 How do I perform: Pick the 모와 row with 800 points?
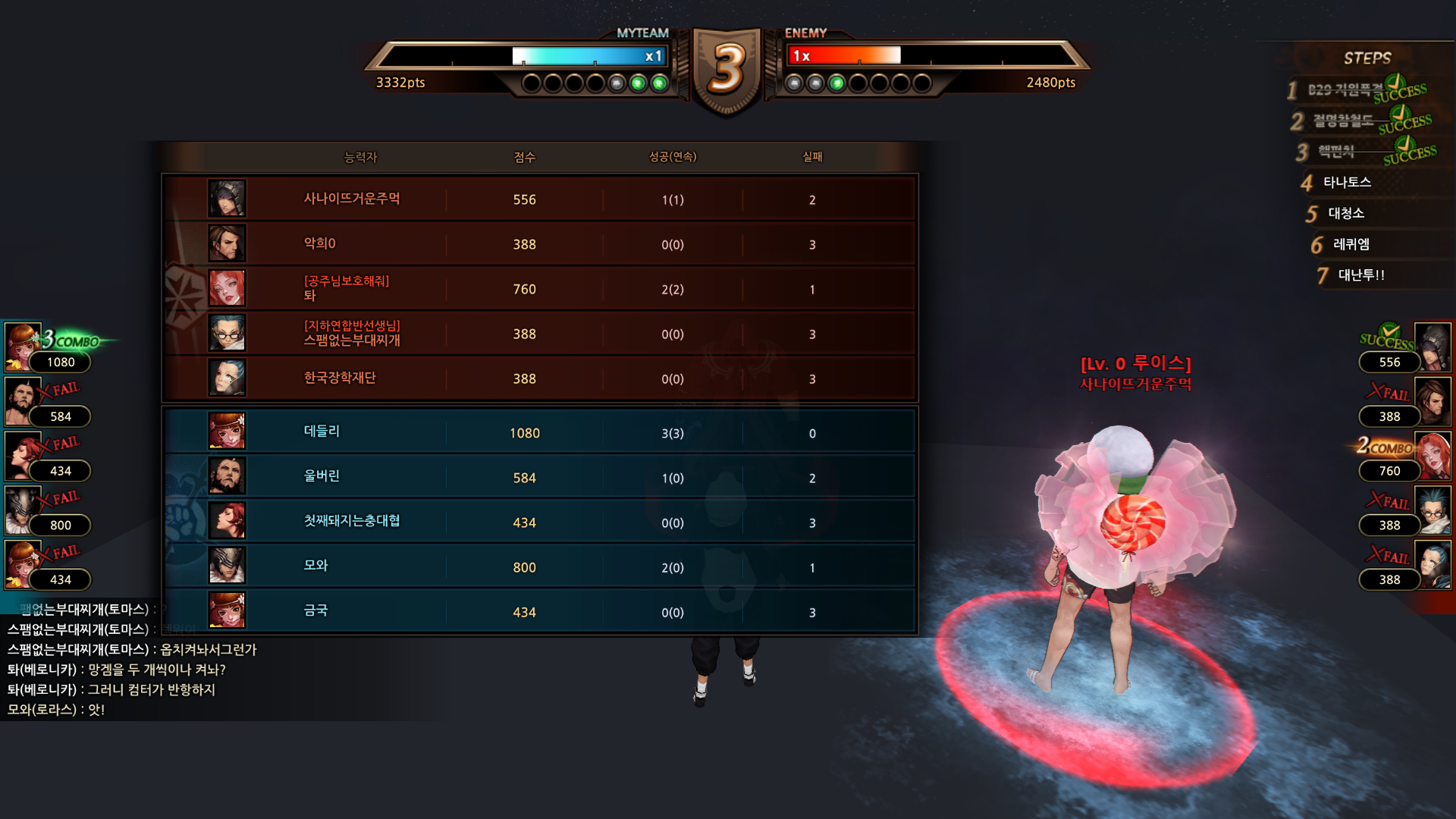[x=538, y=566]
